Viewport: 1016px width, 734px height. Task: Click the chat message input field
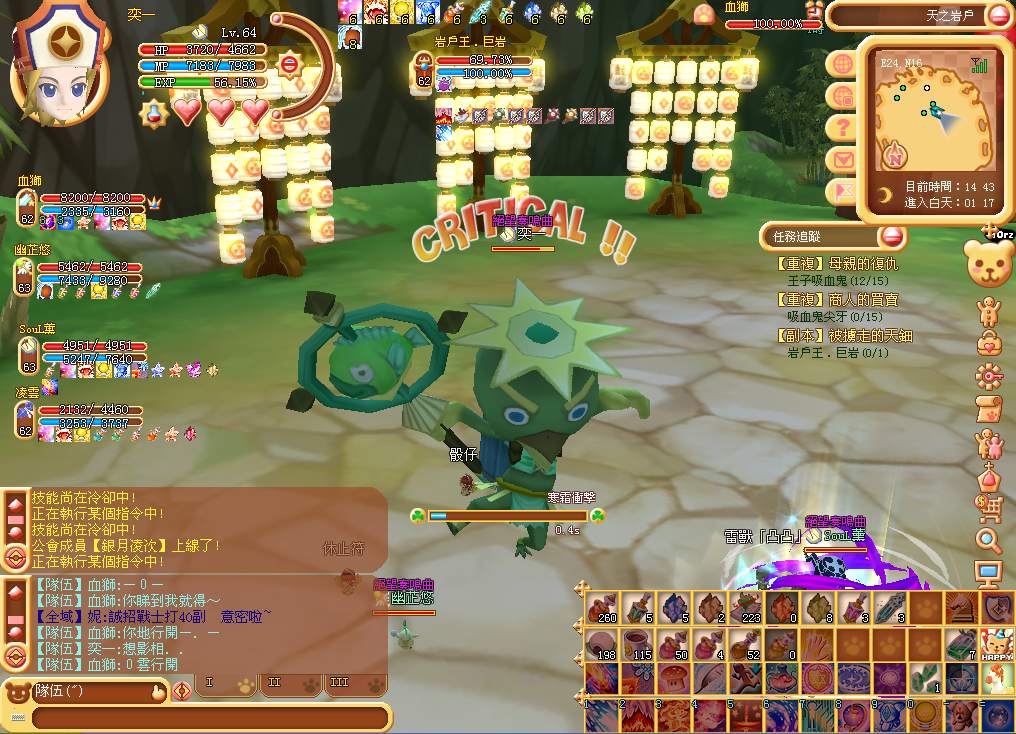point(208,717)
